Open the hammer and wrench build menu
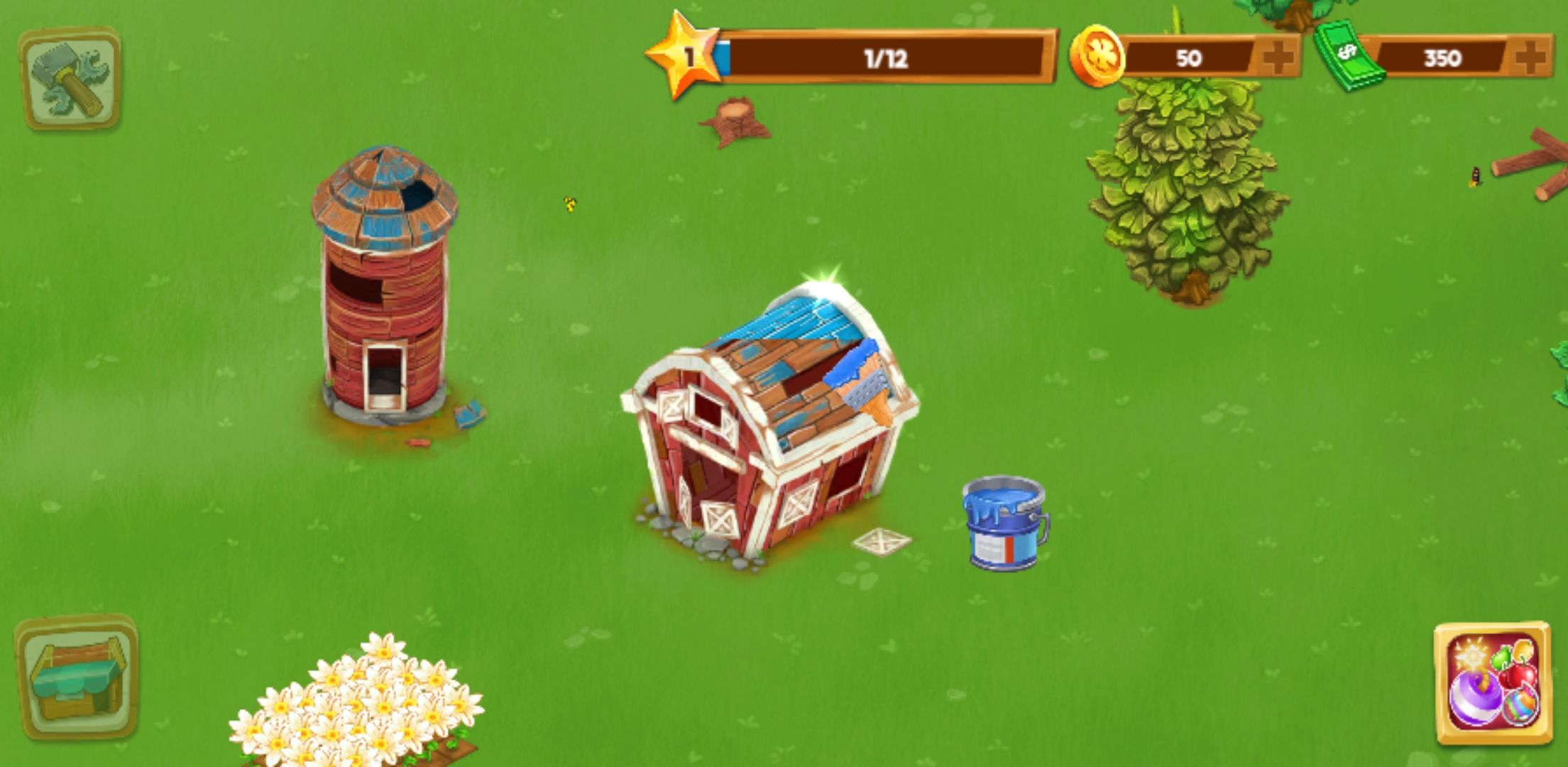1568x767 pixels. [x=70, y=79]
